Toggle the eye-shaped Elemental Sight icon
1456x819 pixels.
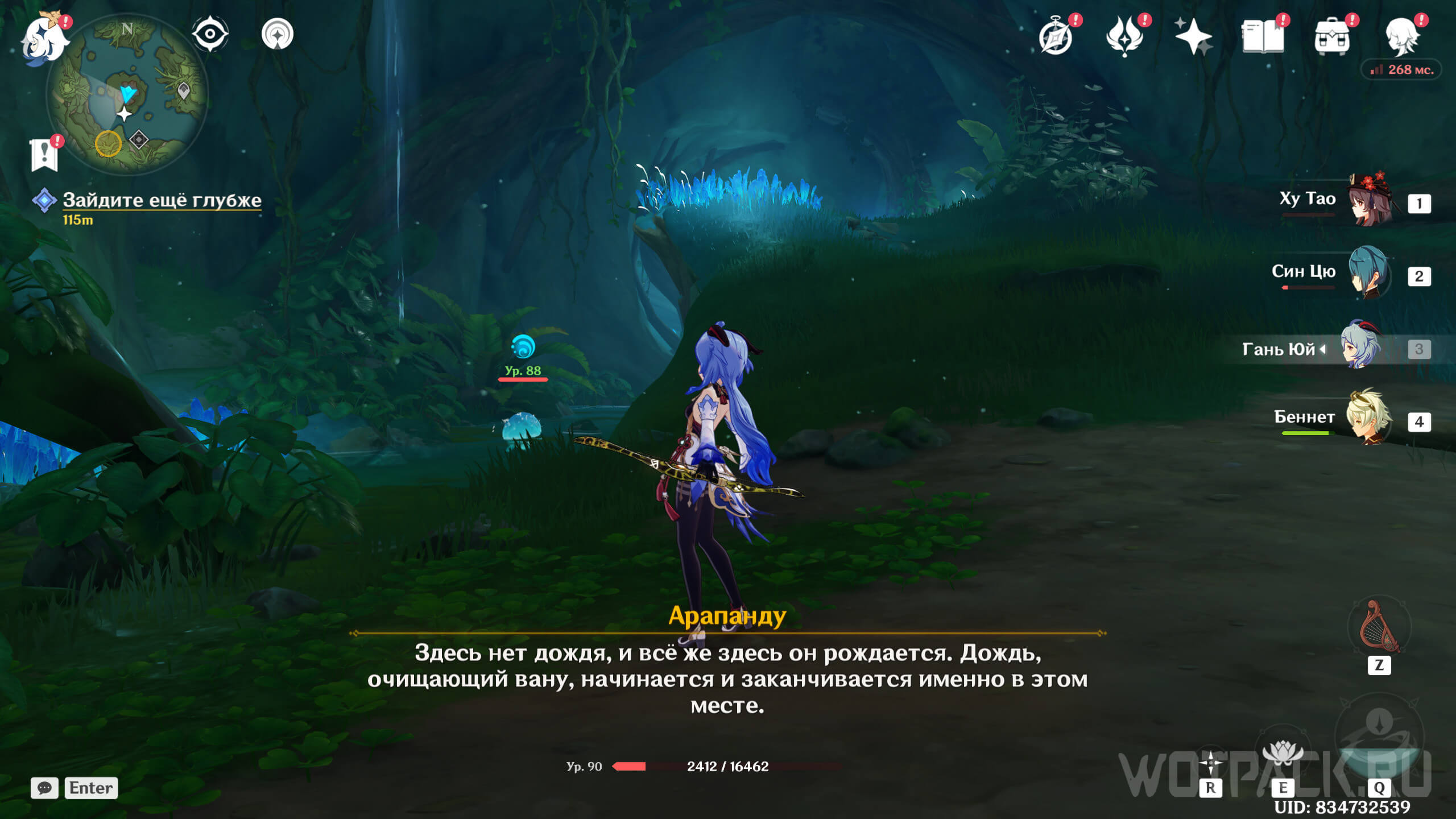coord(210,34)
